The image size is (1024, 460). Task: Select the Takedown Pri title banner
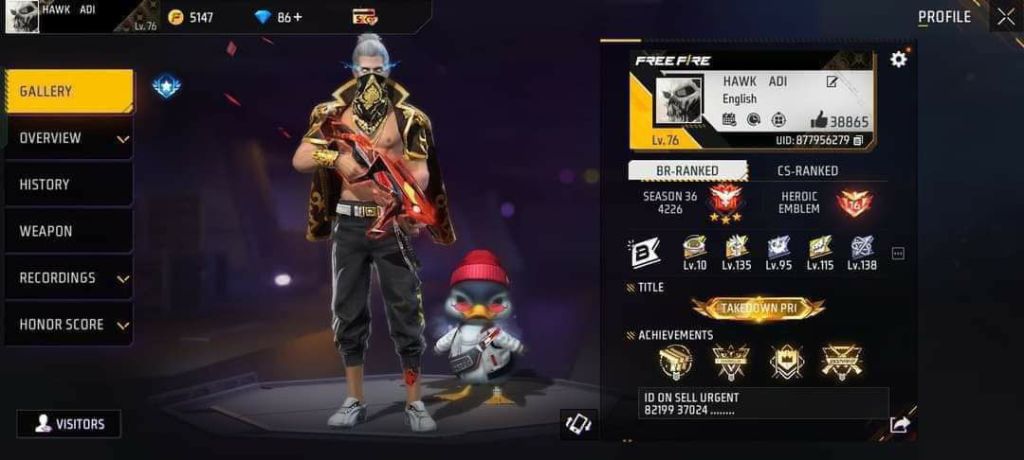(758, 308)
